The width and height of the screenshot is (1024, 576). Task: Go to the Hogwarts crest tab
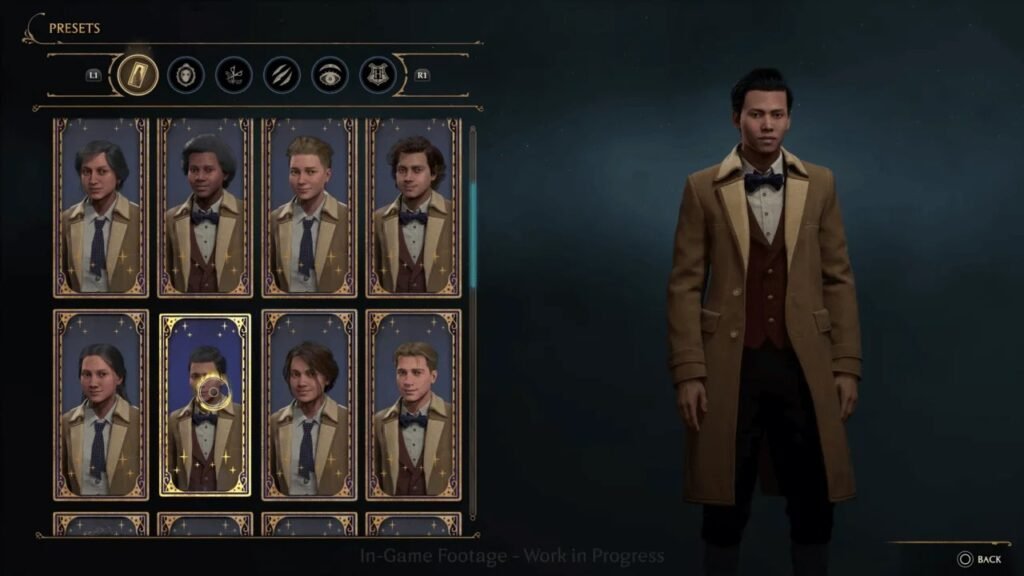378,74
